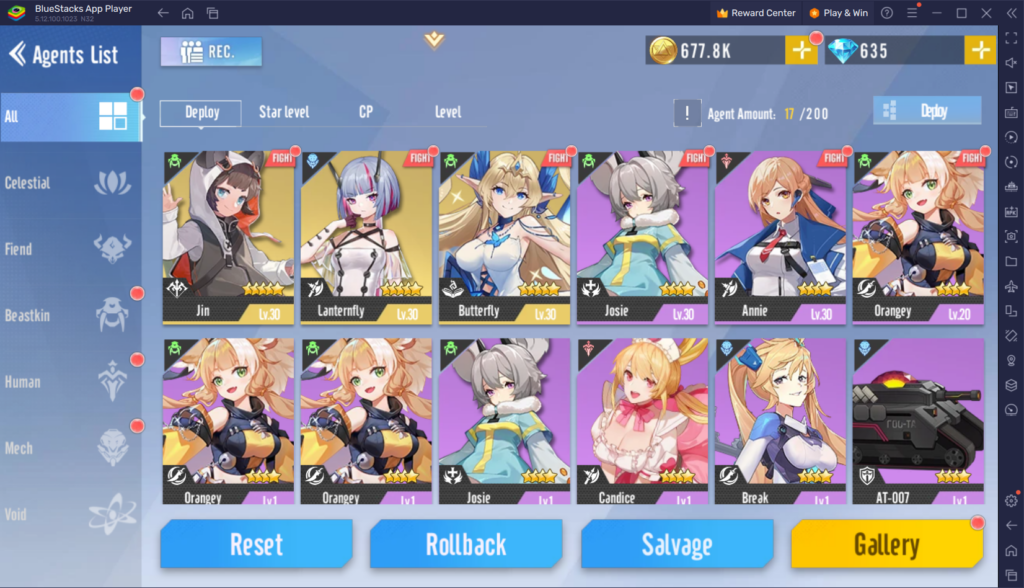
Task: Add more gold coins with plus button
Action: click(800, 51)
